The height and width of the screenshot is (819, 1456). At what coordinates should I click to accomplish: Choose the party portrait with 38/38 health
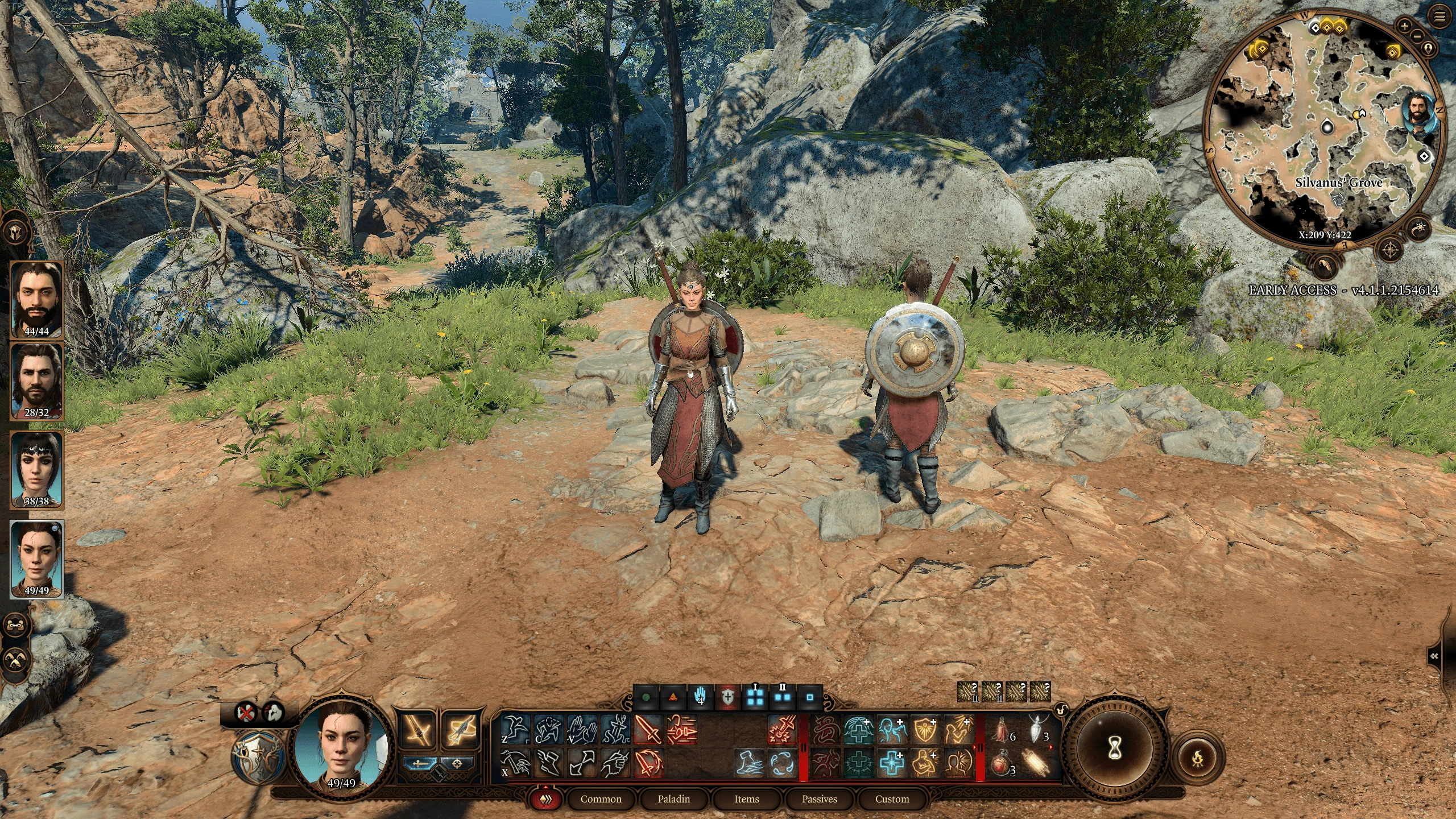point(37,469)
